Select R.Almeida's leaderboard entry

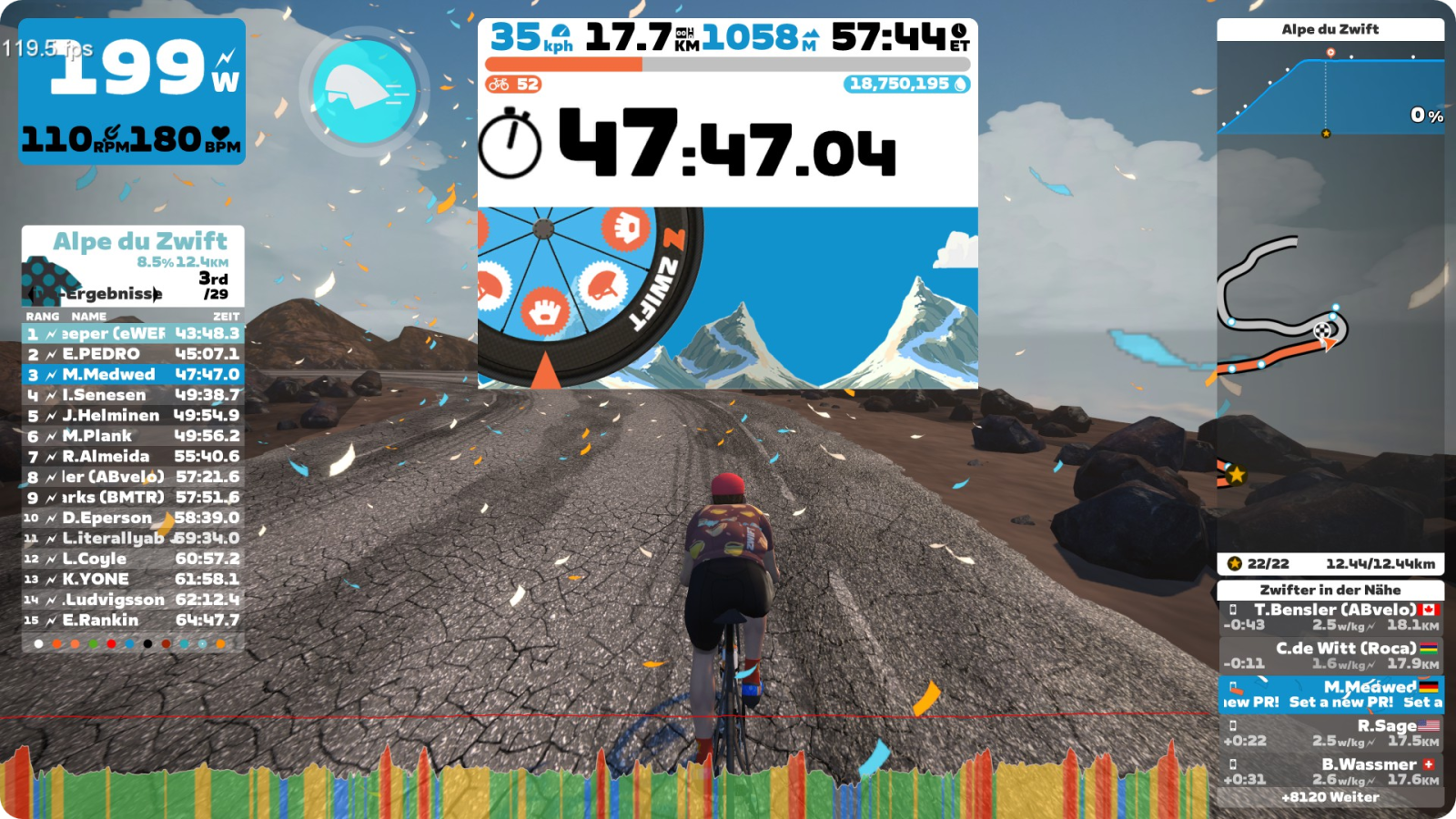(133, 457)
